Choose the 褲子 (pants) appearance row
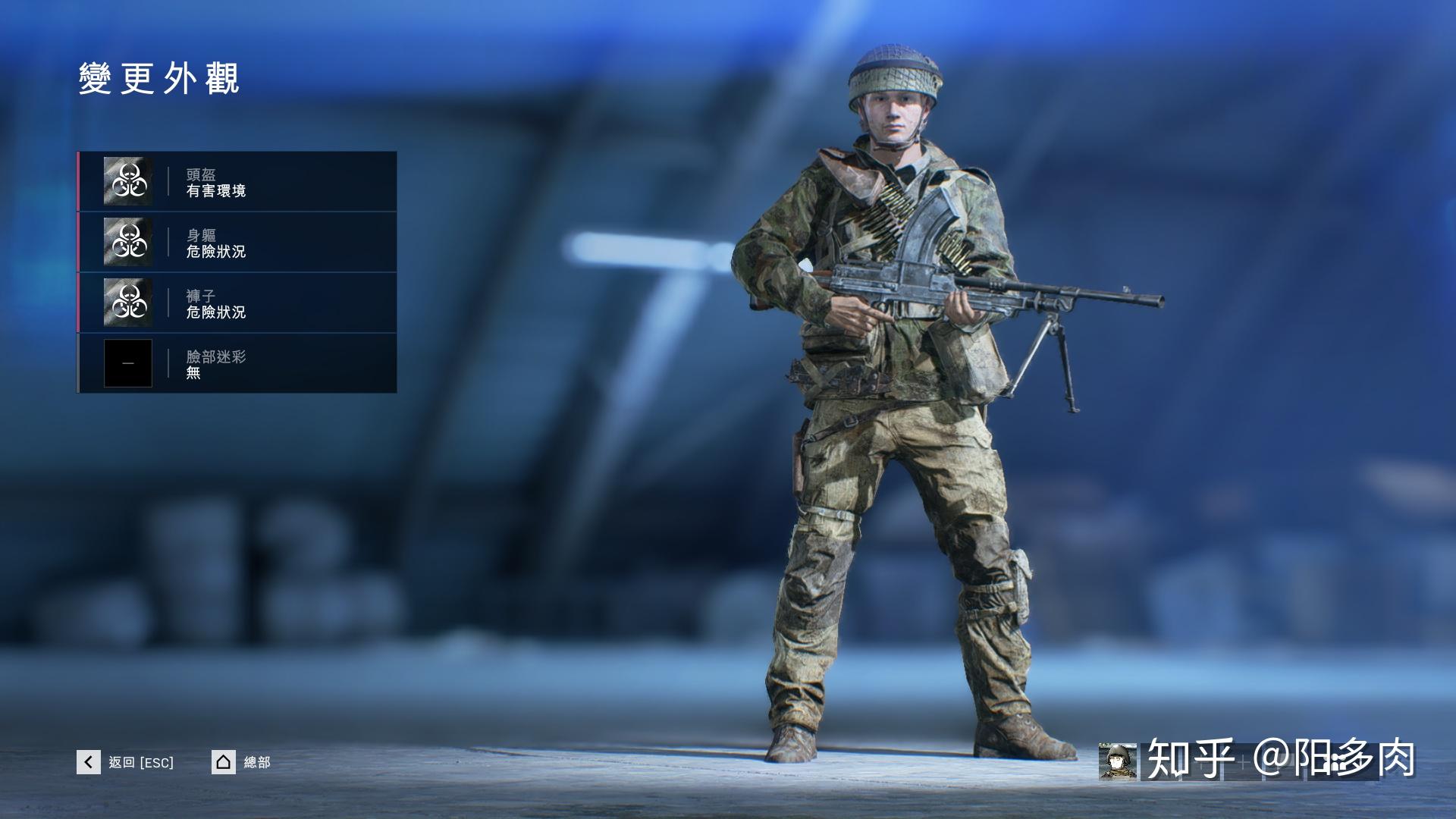This screenshot has width=1456, height=819. coord(237,303)
